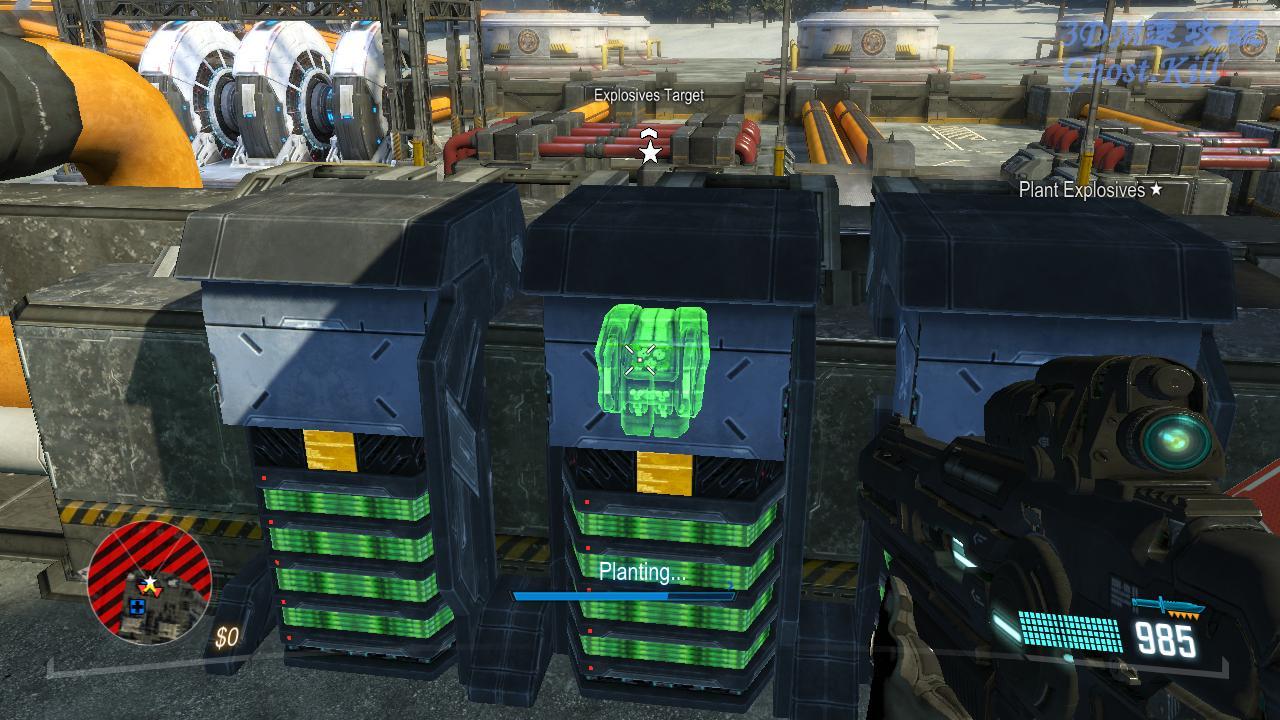Screen dimensions: 1280x720
Task: Click the circular radar minimap
Action: (149, 581)
